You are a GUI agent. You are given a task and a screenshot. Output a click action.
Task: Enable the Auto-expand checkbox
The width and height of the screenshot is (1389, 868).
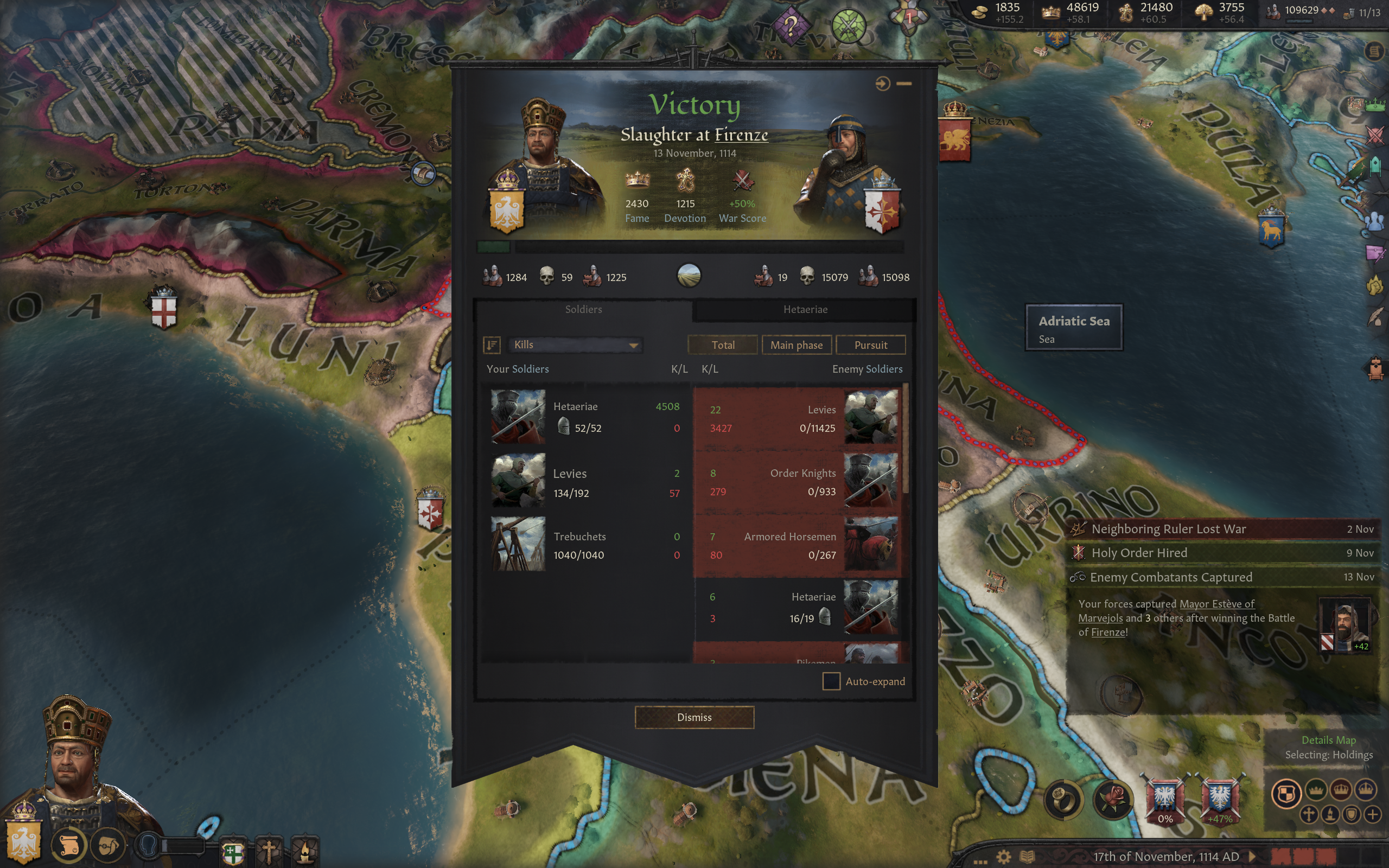pos(831,681)
